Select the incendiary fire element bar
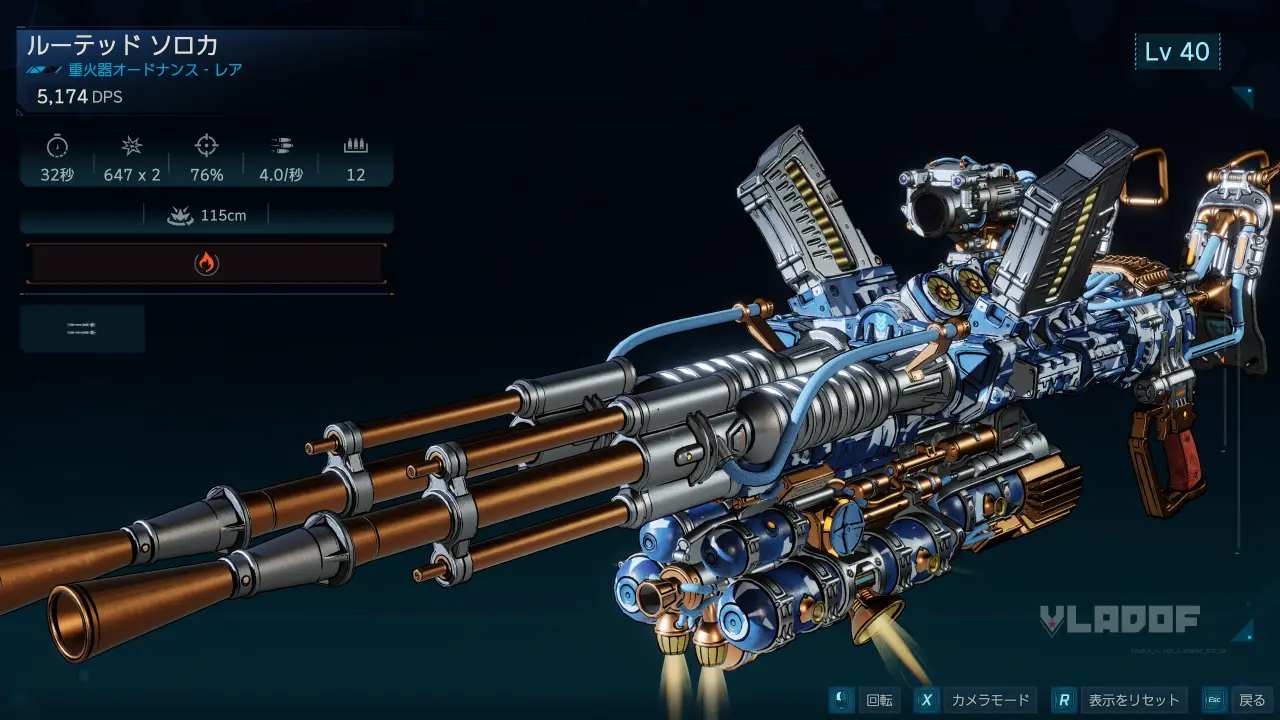The height and width of the screenshot is (720, 1280). pyautogui.click(x=206, y=264)
